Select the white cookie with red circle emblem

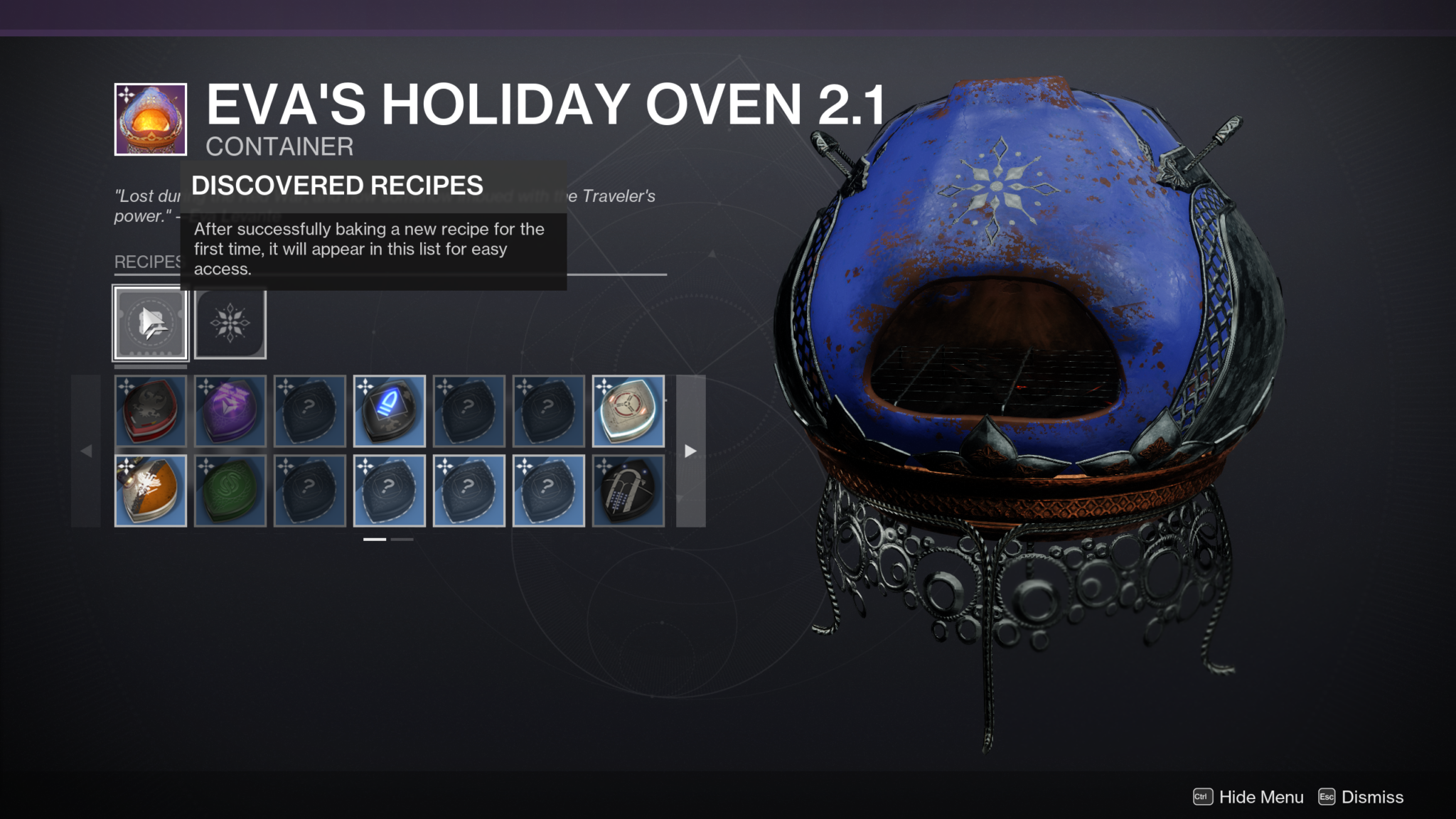tap(628, 411)
